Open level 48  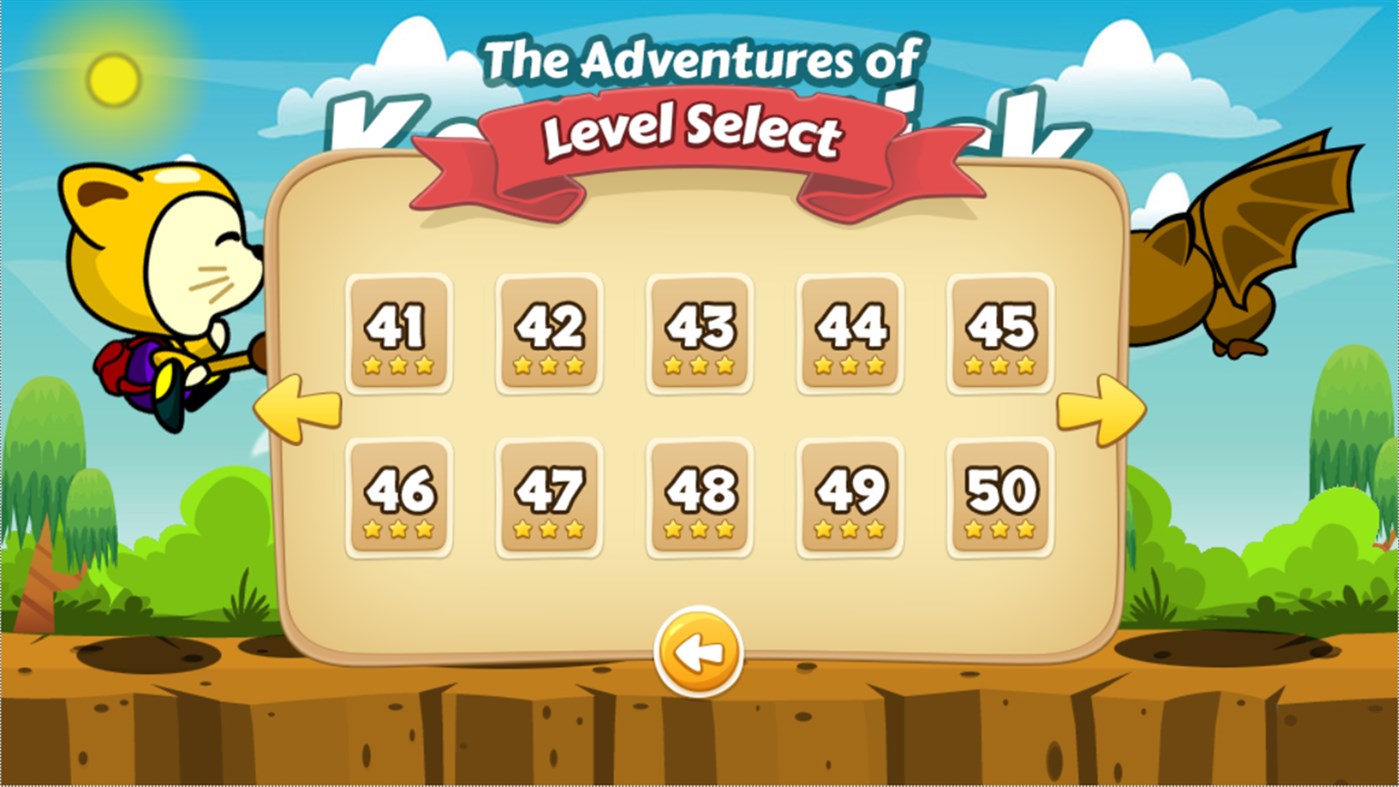pyautogui.click(x=698, y=495)
